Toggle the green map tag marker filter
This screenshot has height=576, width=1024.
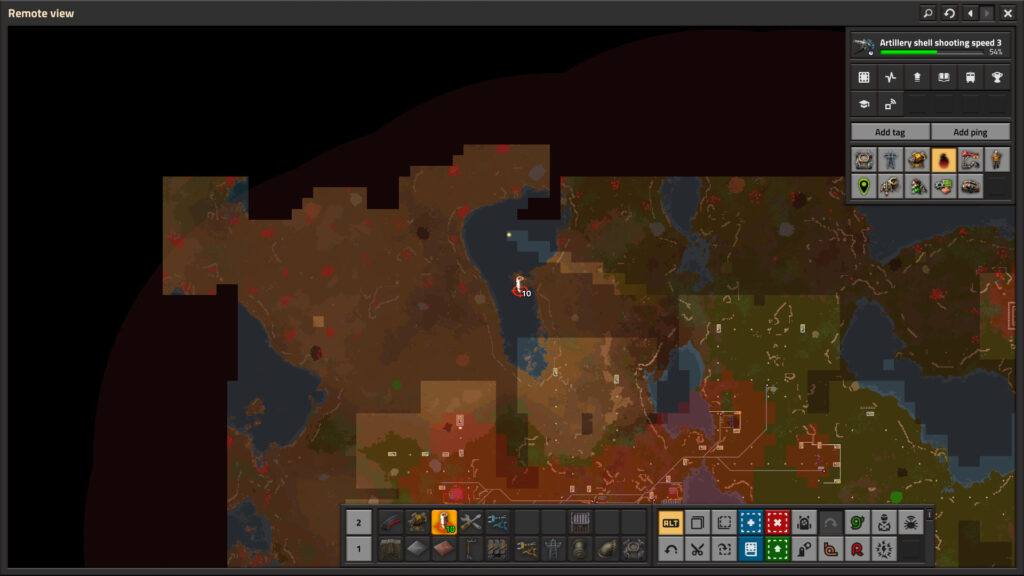tap(864, 186)
